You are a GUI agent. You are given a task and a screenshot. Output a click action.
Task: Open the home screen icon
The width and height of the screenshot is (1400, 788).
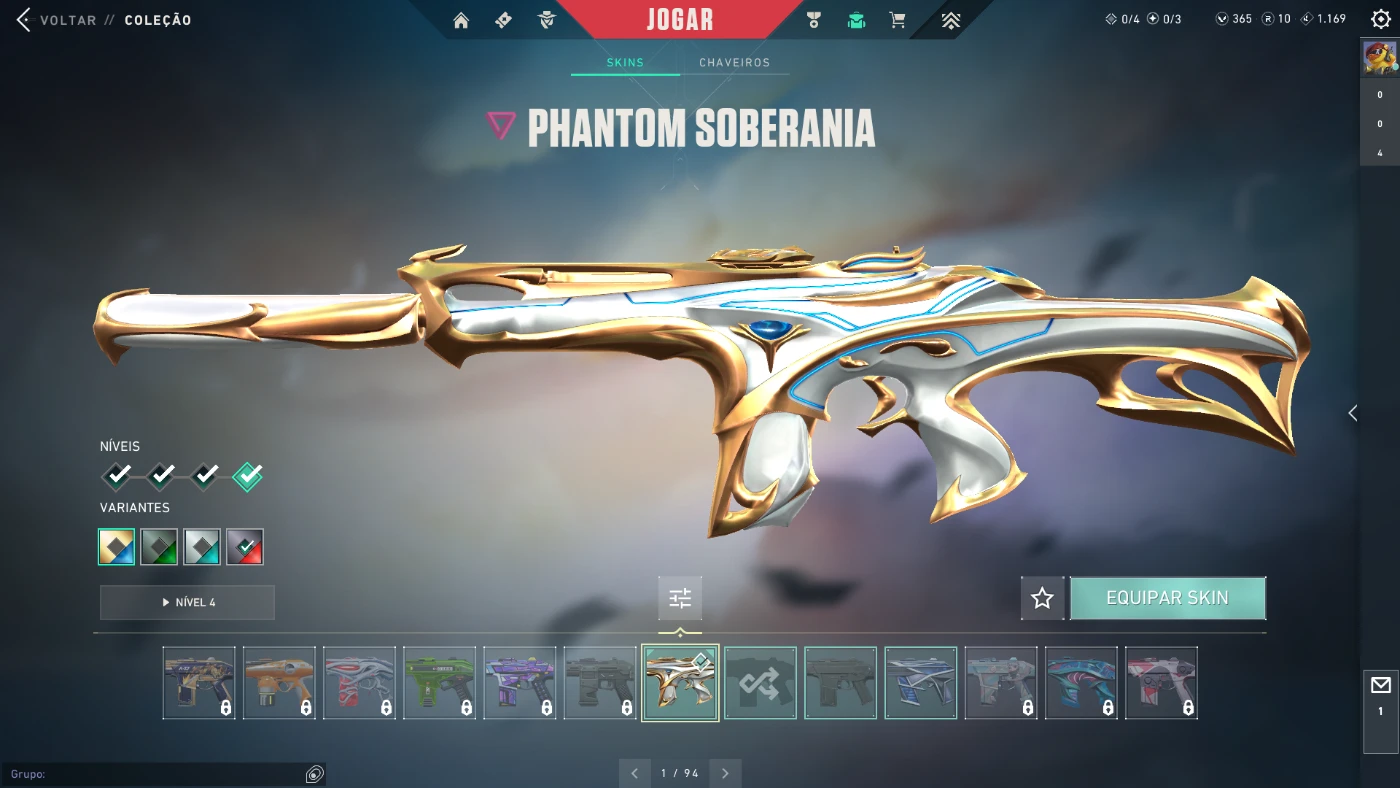461,20
